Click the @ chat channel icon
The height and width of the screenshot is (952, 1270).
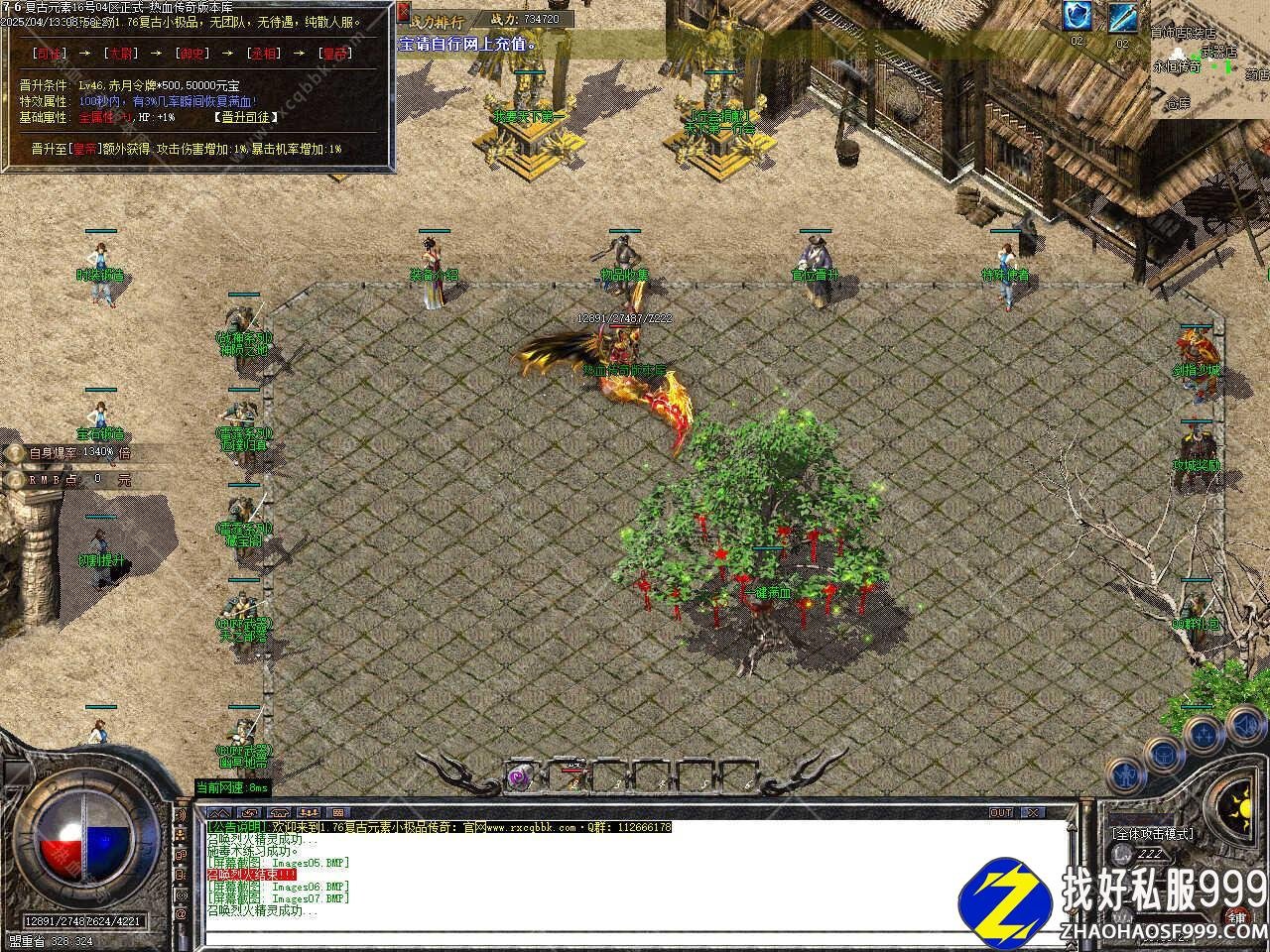pos(182,914)
